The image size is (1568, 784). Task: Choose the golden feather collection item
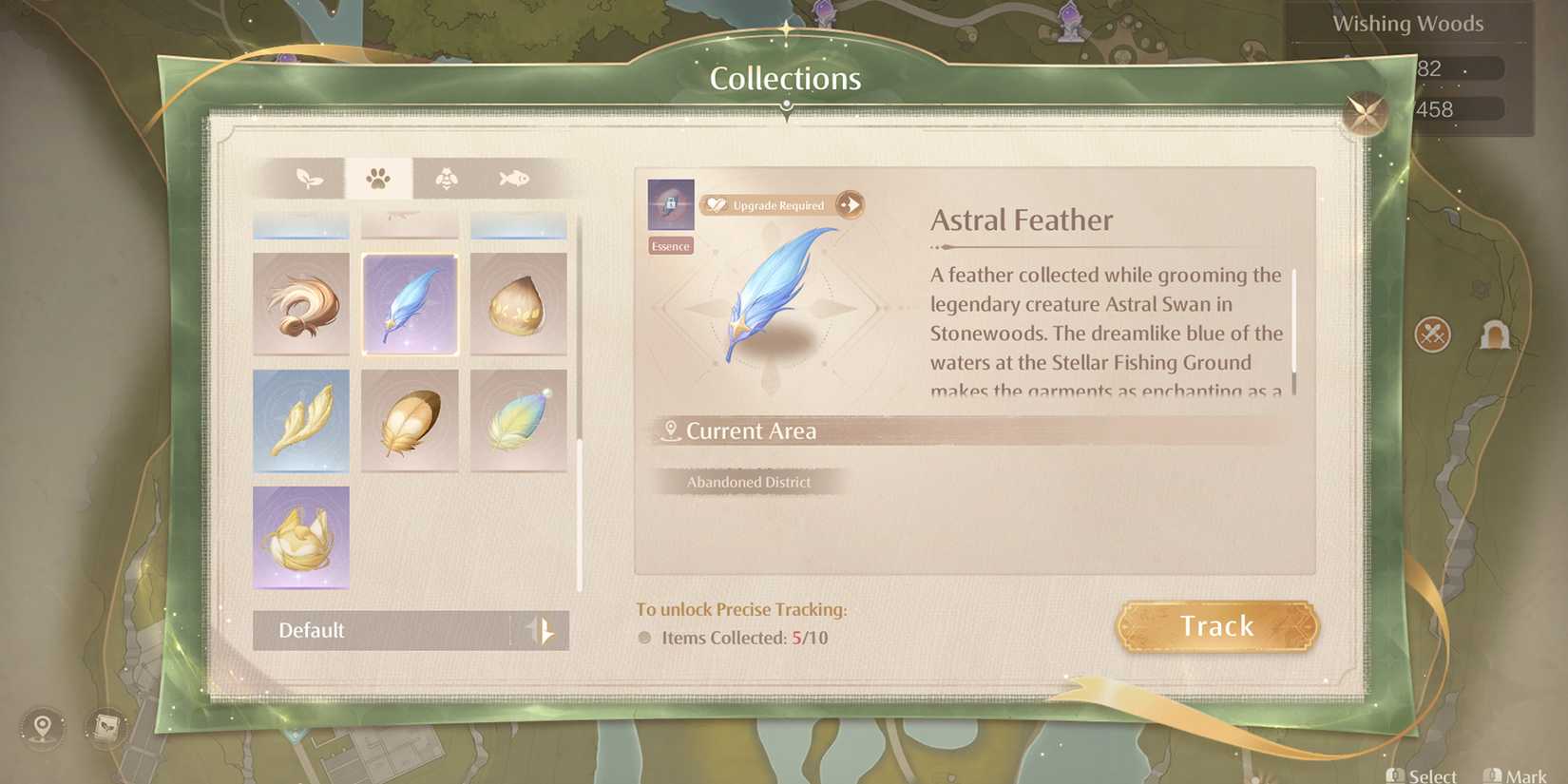pos(410,420)
